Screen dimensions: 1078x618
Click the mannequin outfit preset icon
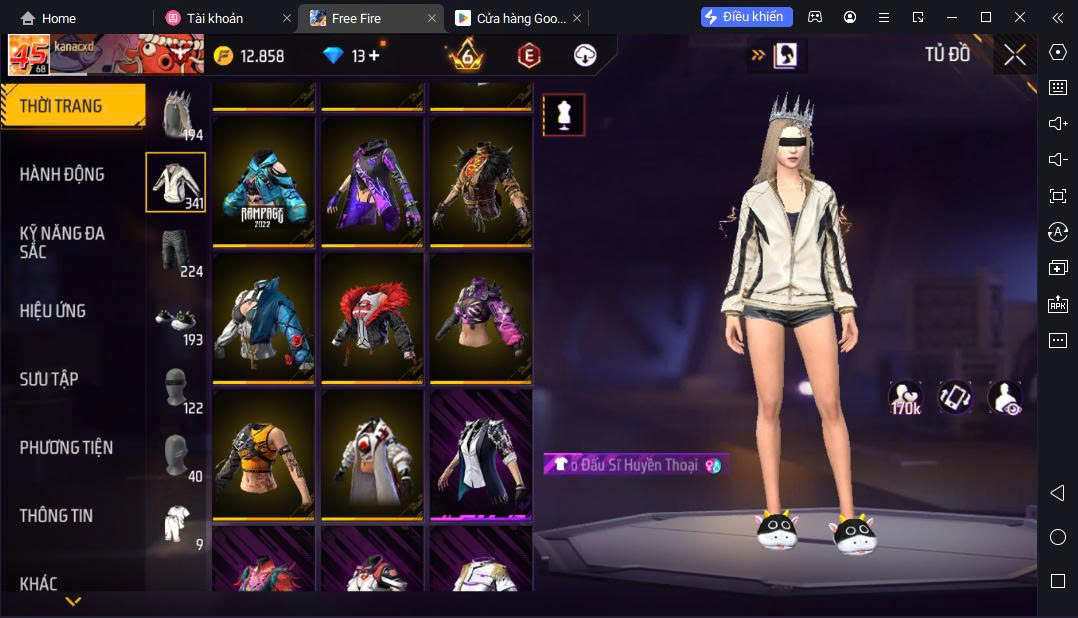click(x=564, y=115)
